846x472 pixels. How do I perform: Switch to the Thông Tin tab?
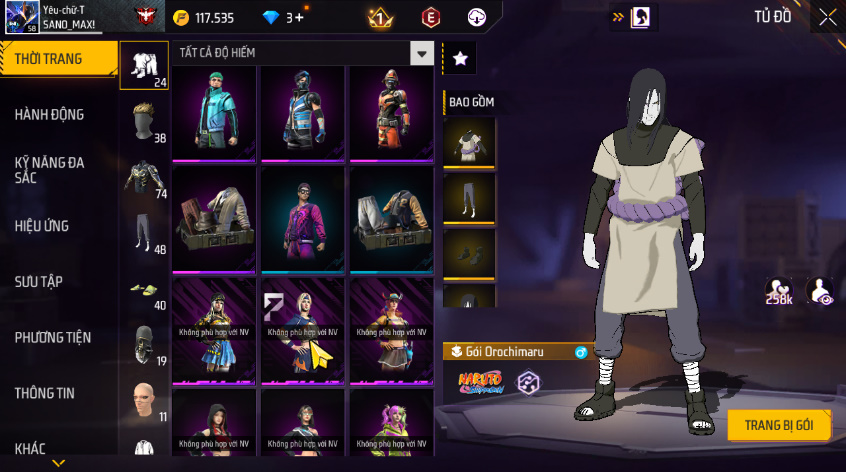point(45,394)
